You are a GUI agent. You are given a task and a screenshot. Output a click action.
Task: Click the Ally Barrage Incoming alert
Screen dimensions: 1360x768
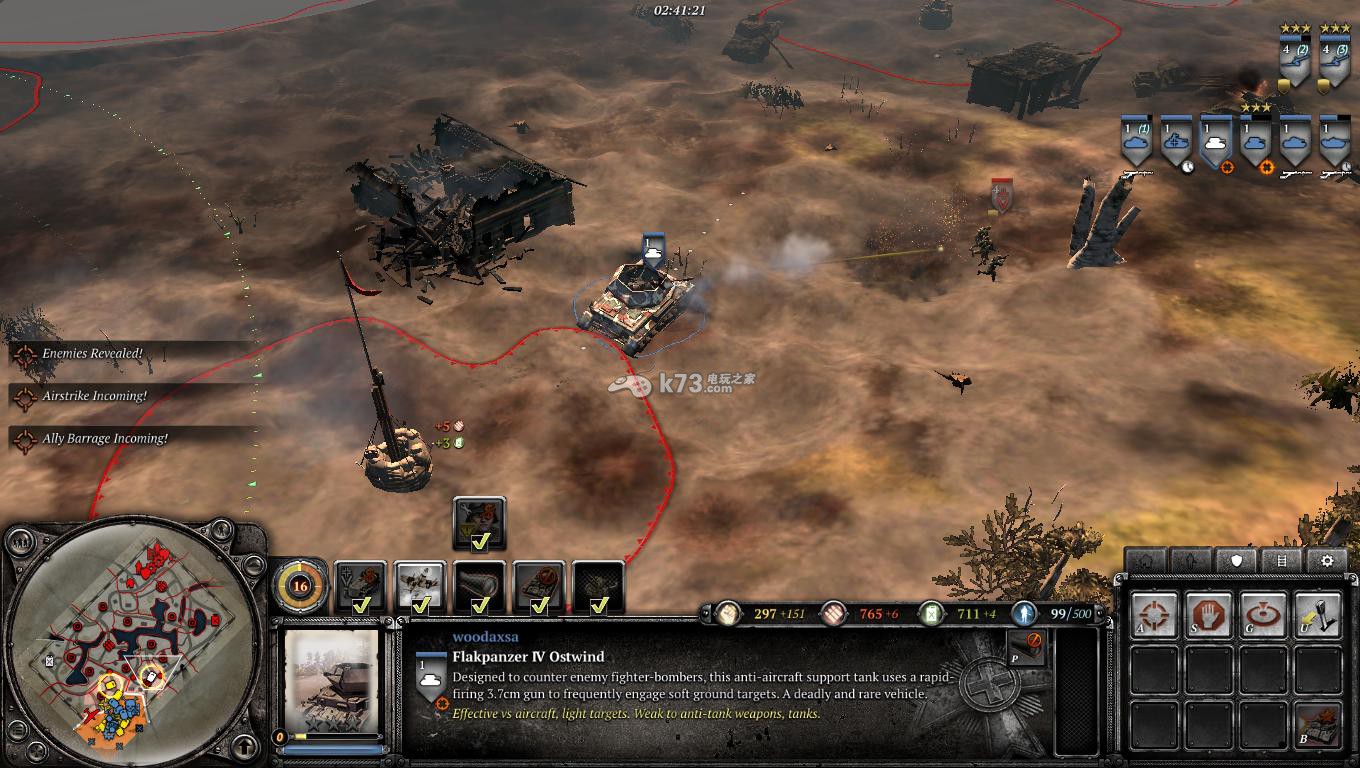click(x=104, y=439)
